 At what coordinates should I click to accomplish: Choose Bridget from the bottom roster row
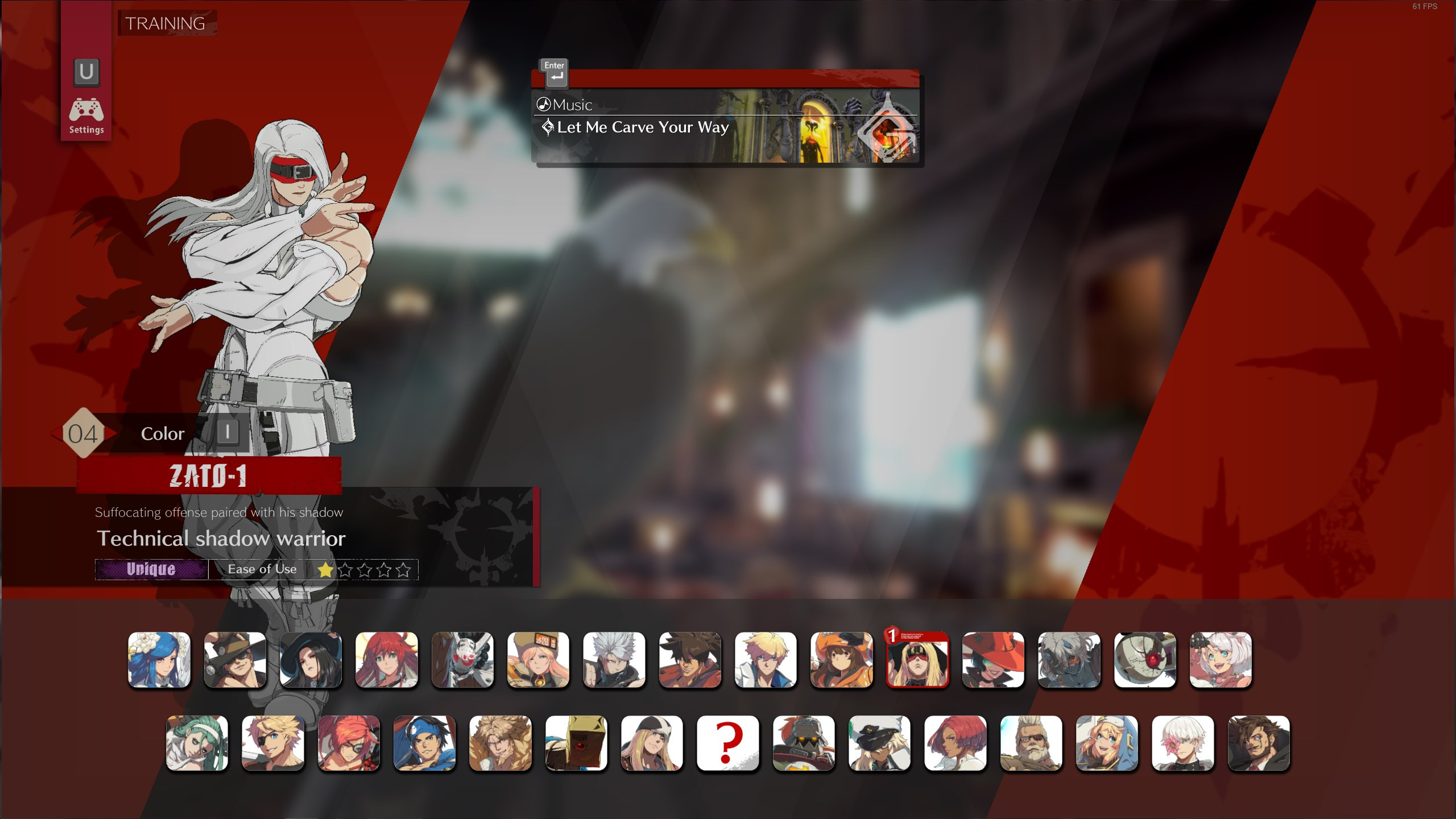(x=1107, y=743)
